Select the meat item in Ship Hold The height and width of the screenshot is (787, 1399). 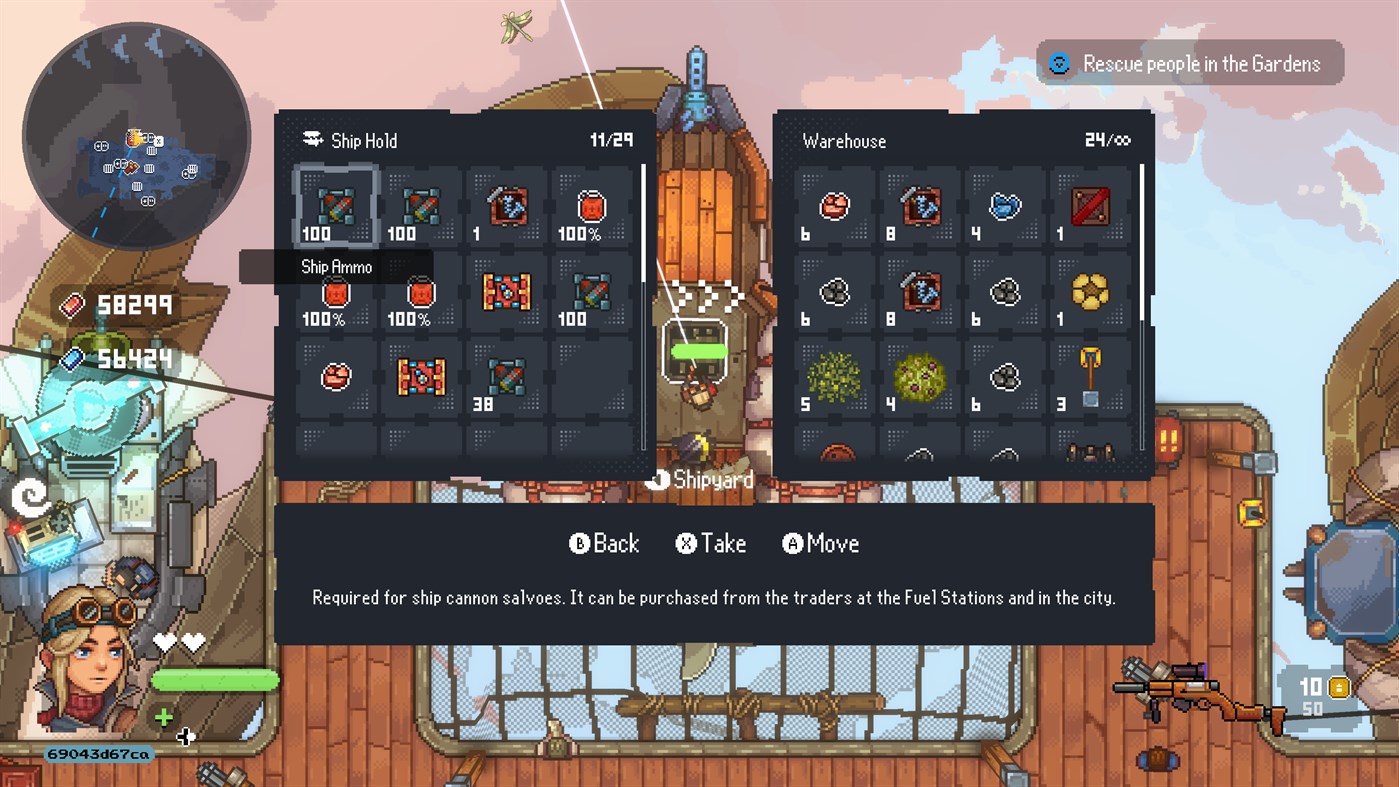click(x=335, y=378)
